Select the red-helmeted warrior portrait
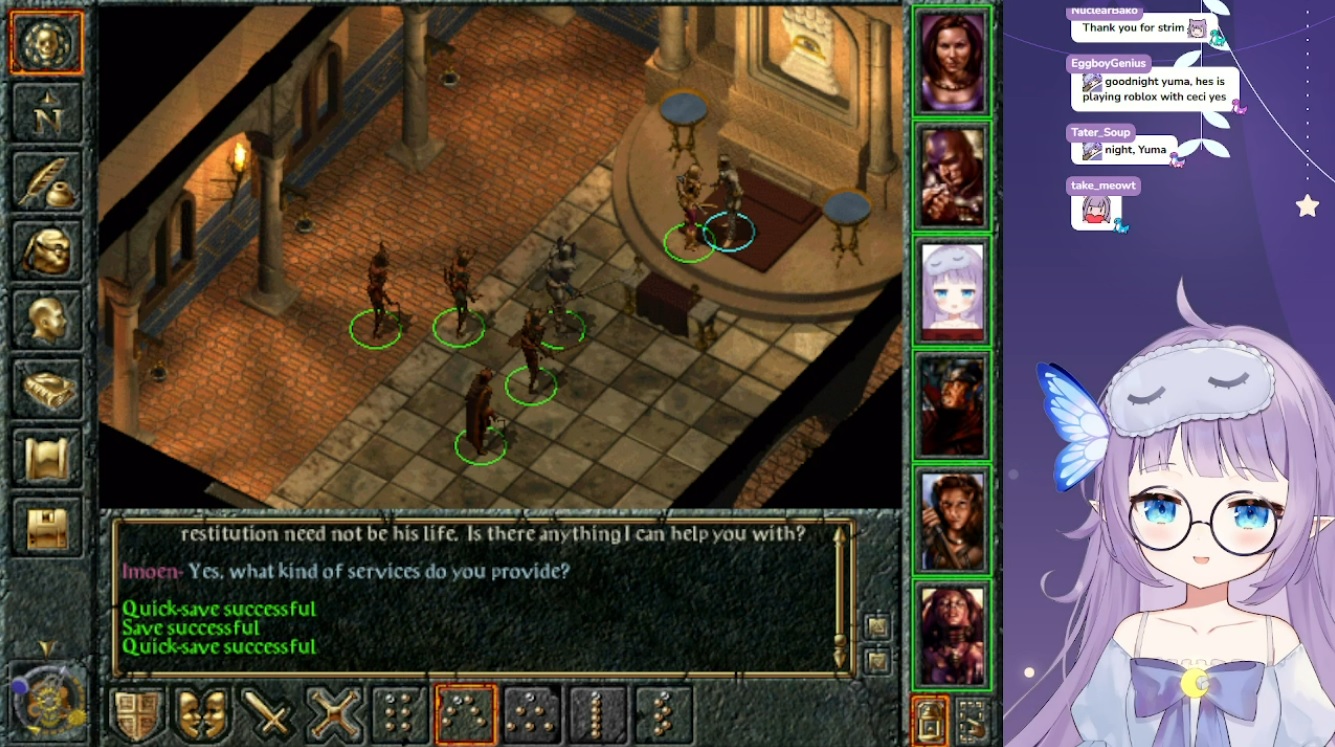1335x747 pixels. (x=952, y=406)
